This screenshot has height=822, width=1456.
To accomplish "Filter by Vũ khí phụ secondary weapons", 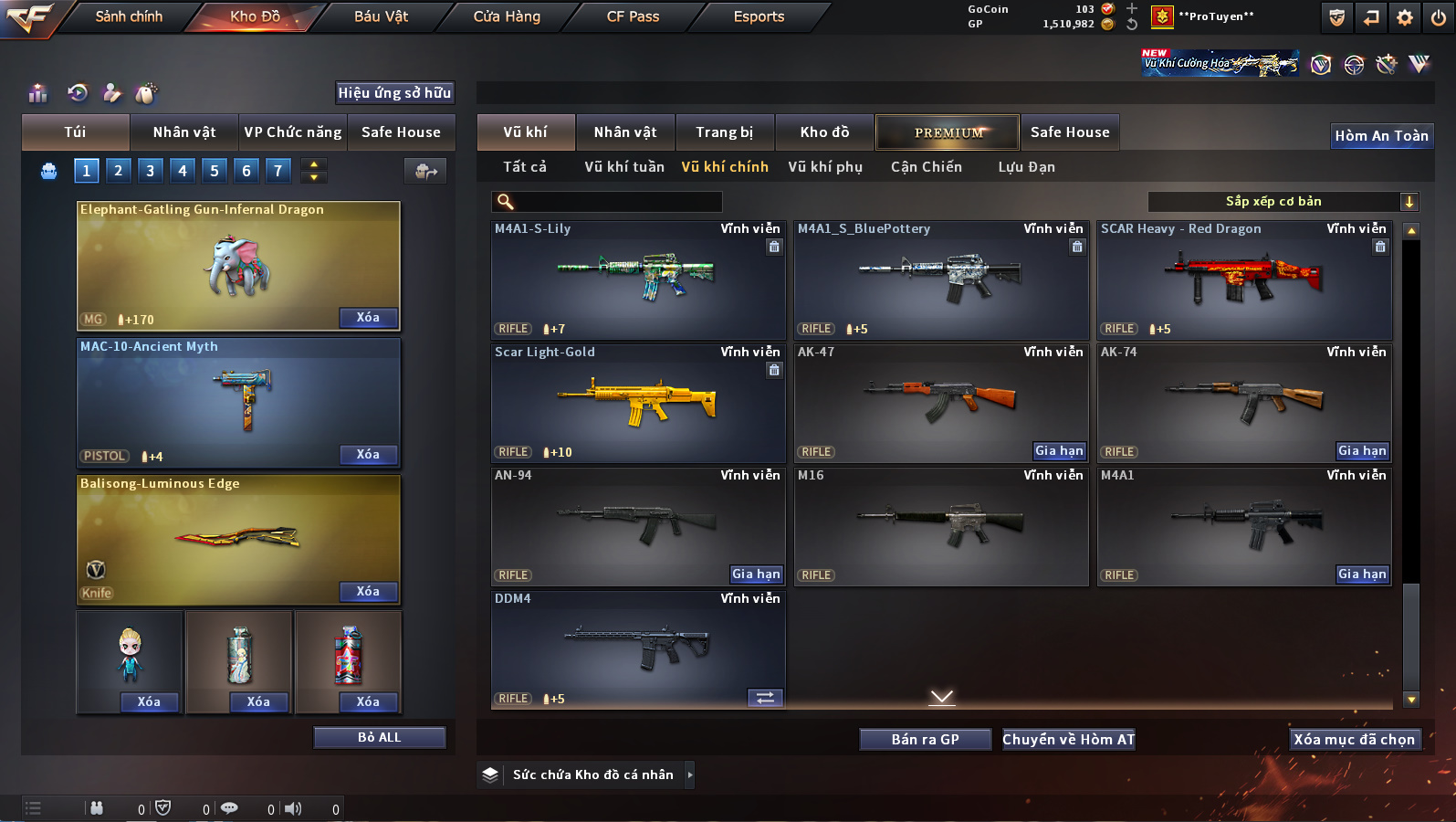I will [825, 166].
